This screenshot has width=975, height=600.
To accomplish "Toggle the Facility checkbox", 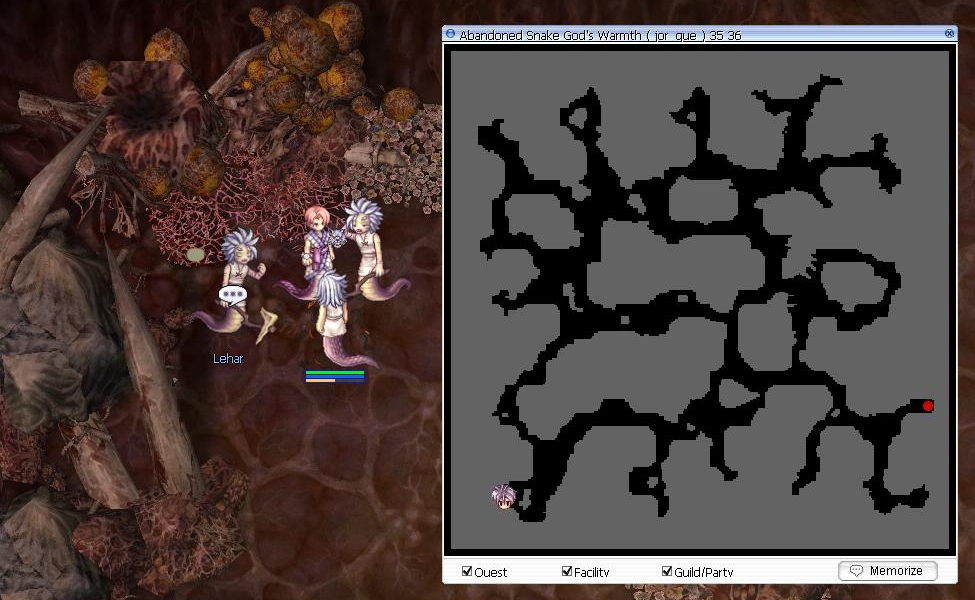I will tap(567, 571).
